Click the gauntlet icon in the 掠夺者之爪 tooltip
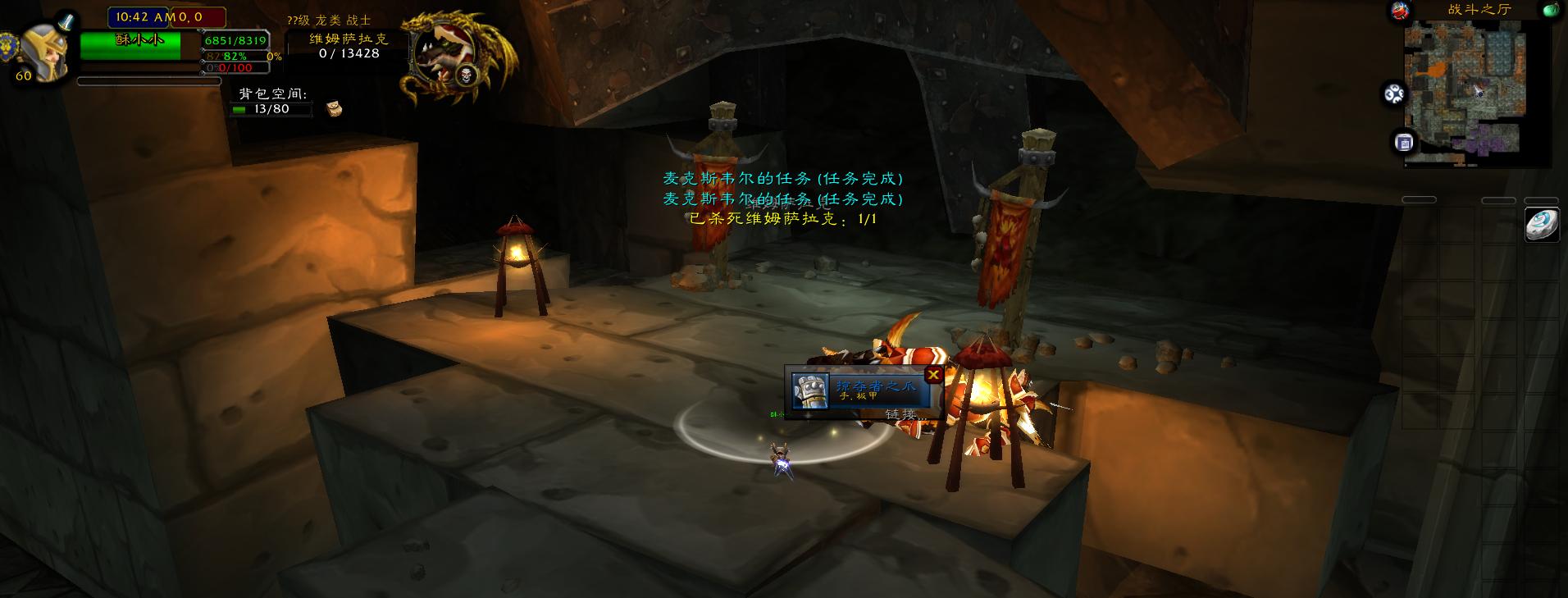The width and height of the screenshot is (1568, 598). [x=809, y=391]
